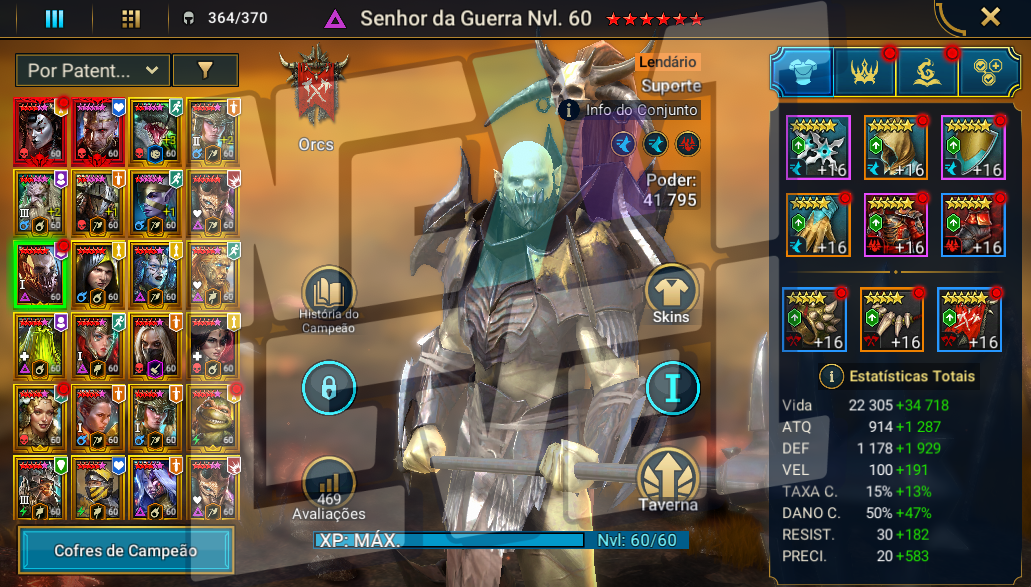Click the ascension I round button
Viewport: 1031px width, 587px height.
coord(671,387)
